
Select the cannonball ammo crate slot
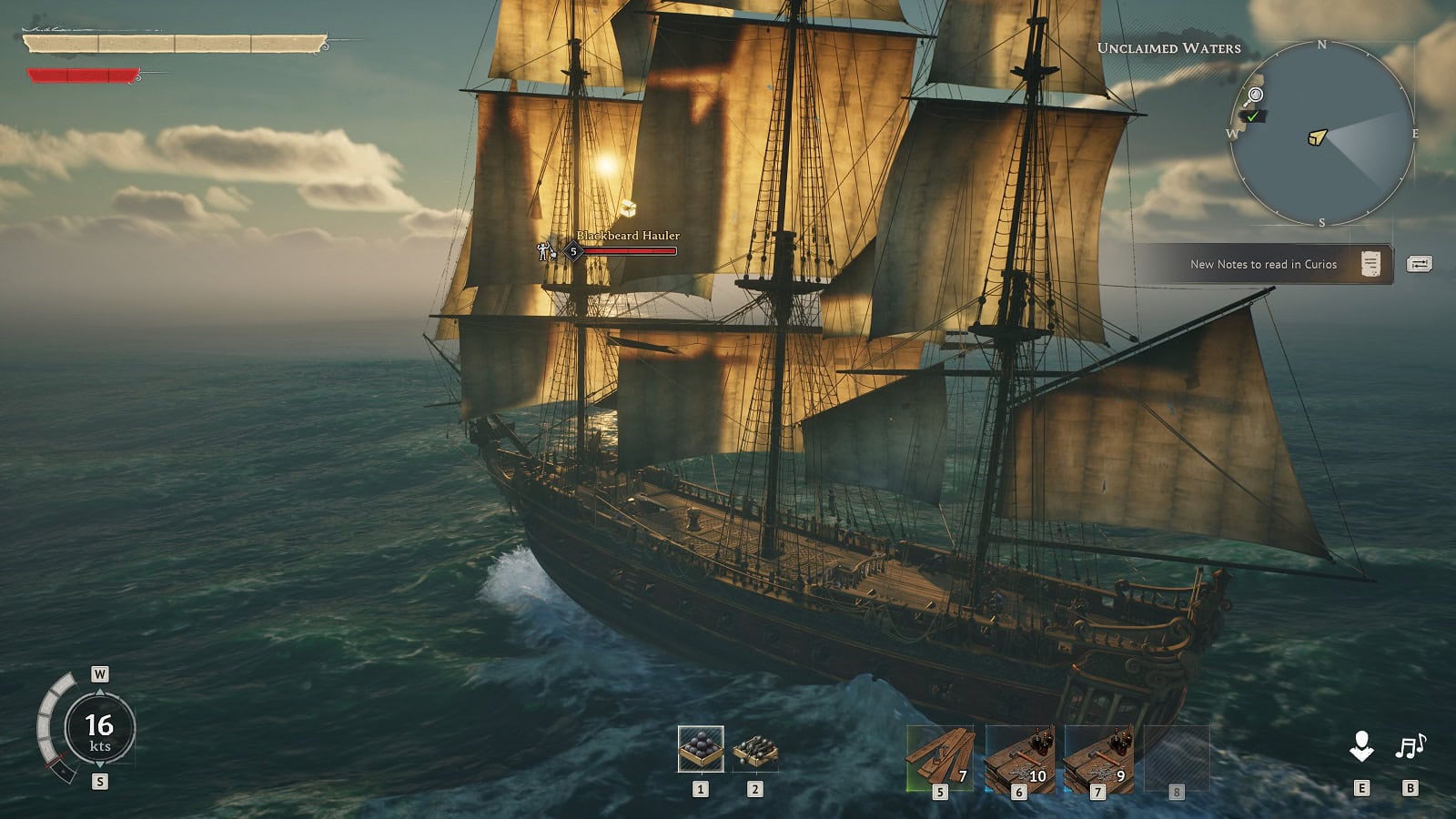pyautogui.click(x=701, y=749)
